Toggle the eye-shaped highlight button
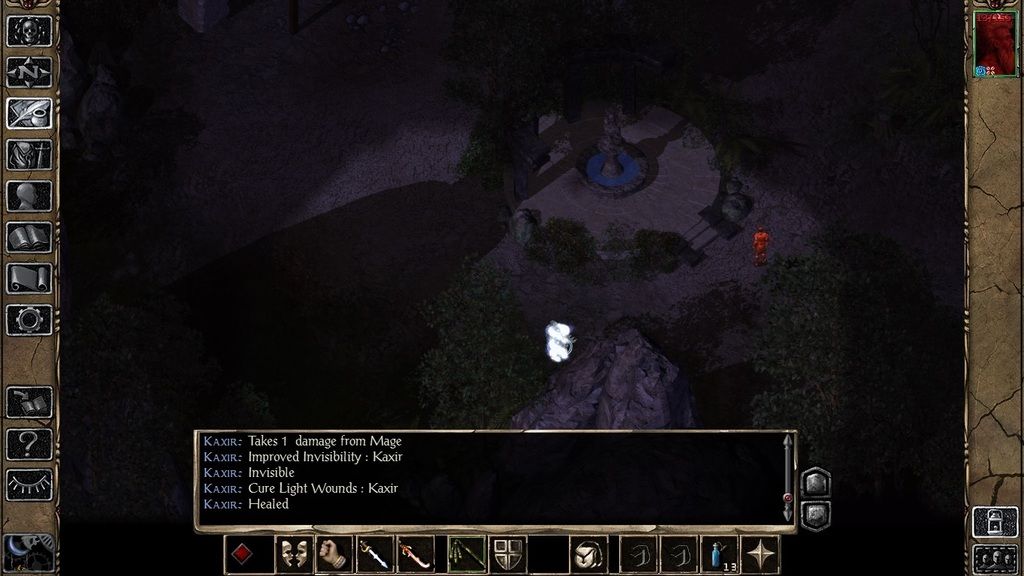The height and width of the screenshot is (576, 1024). tap(29, 484)
